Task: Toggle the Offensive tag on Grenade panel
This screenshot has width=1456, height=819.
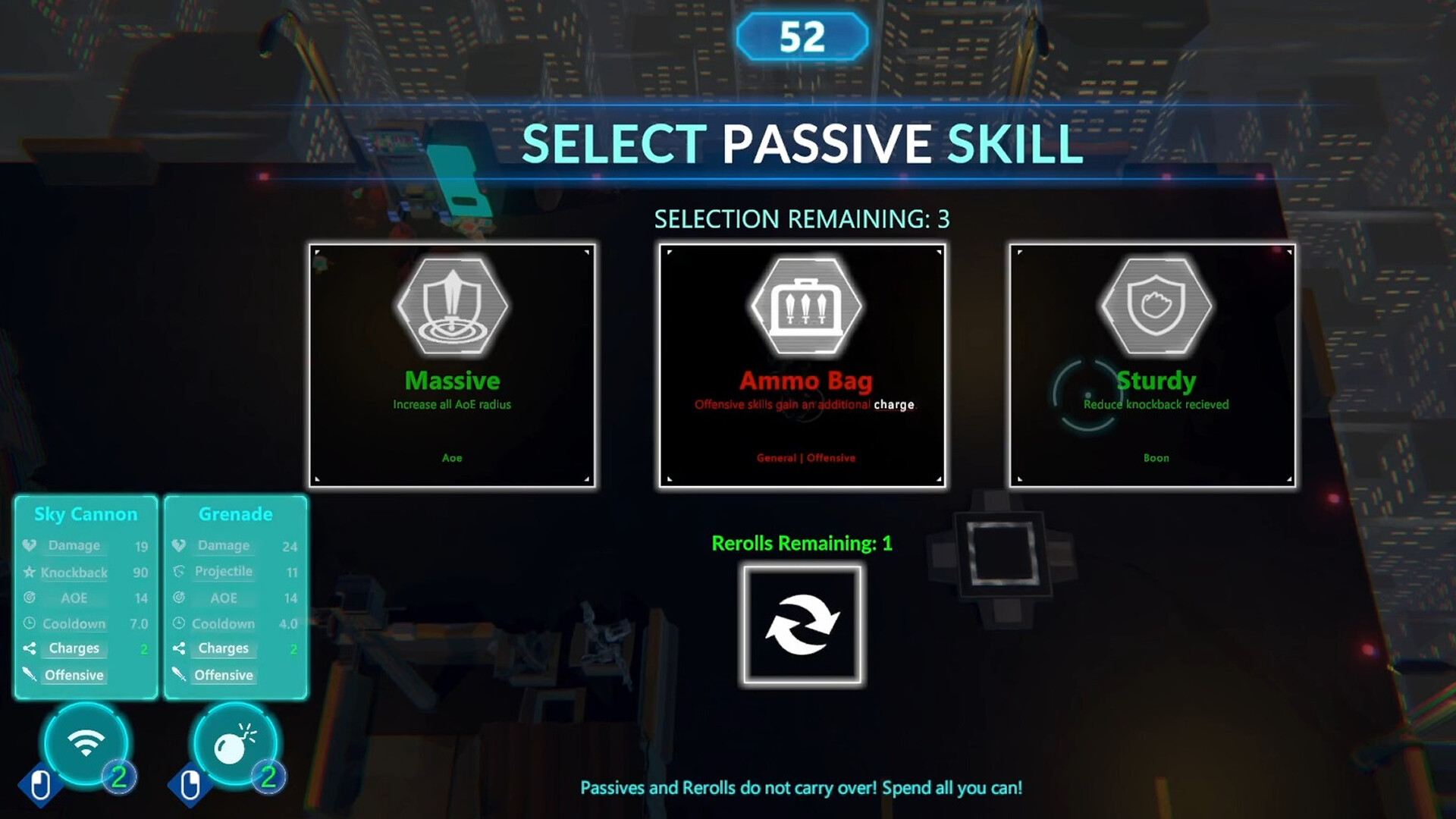Action: tap(224, 675)
